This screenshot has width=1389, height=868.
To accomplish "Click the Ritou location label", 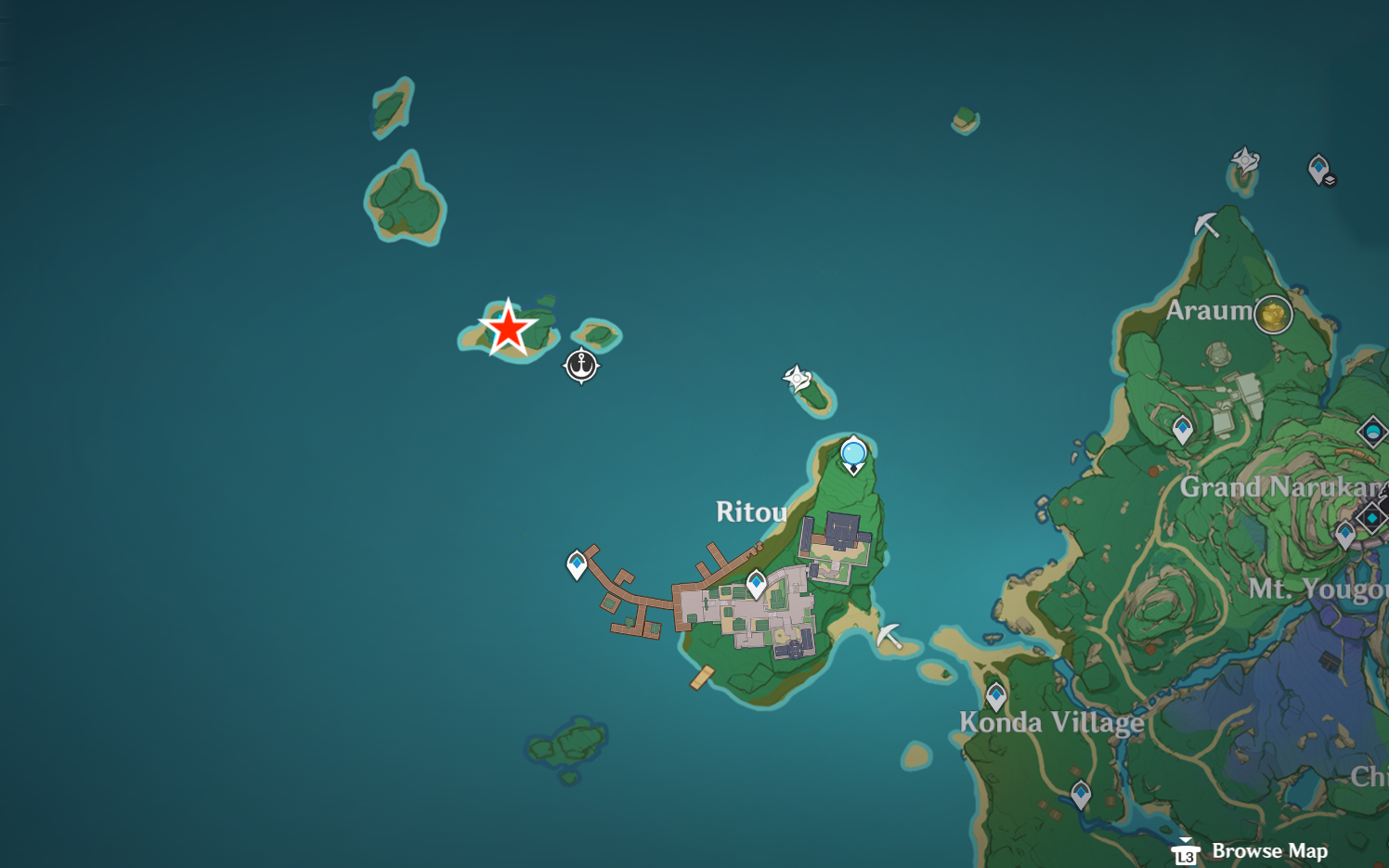I will coord(749,512).
